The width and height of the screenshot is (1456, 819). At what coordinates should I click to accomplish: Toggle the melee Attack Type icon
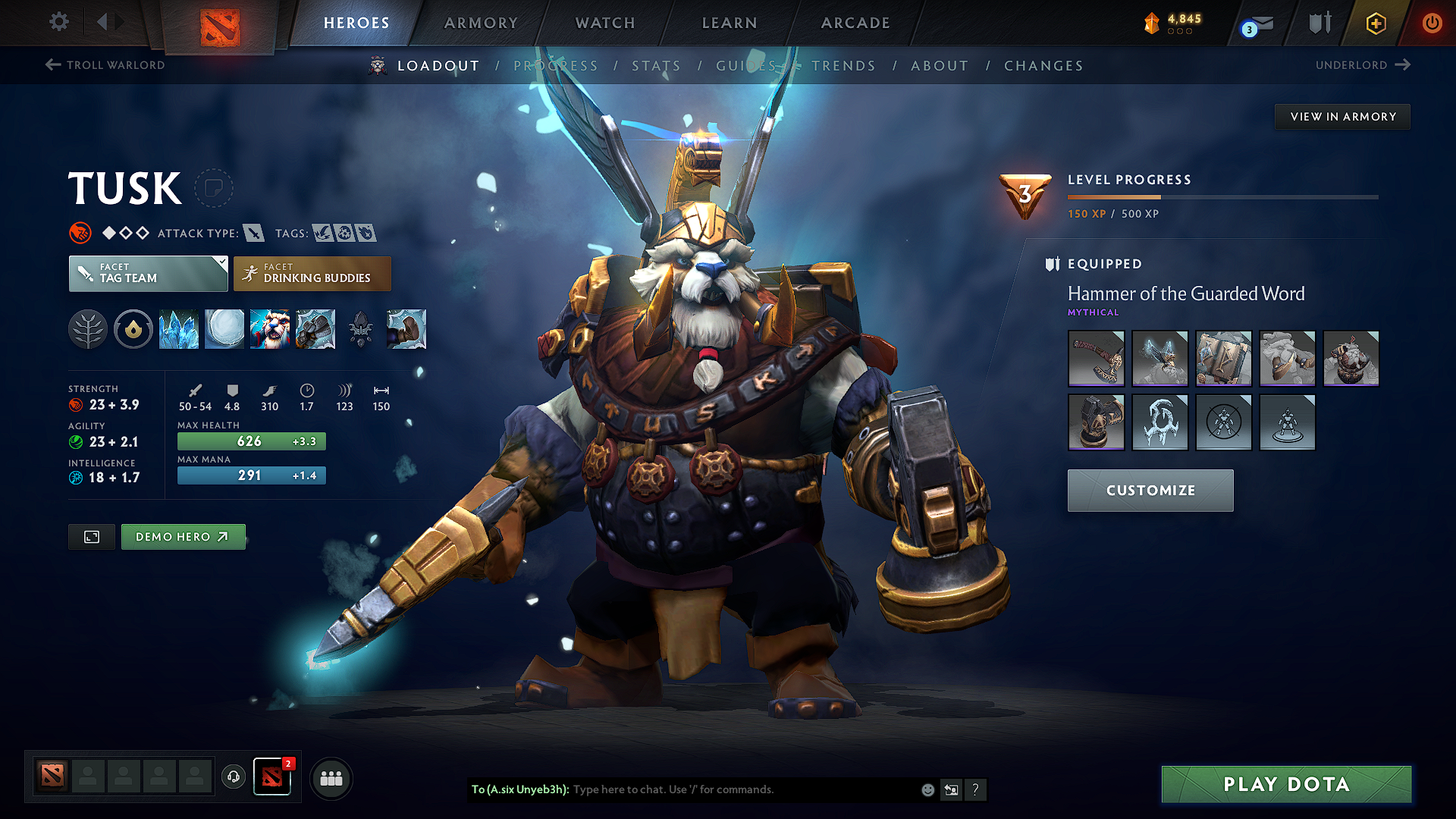pyautogui.click(x=253, y=234)
